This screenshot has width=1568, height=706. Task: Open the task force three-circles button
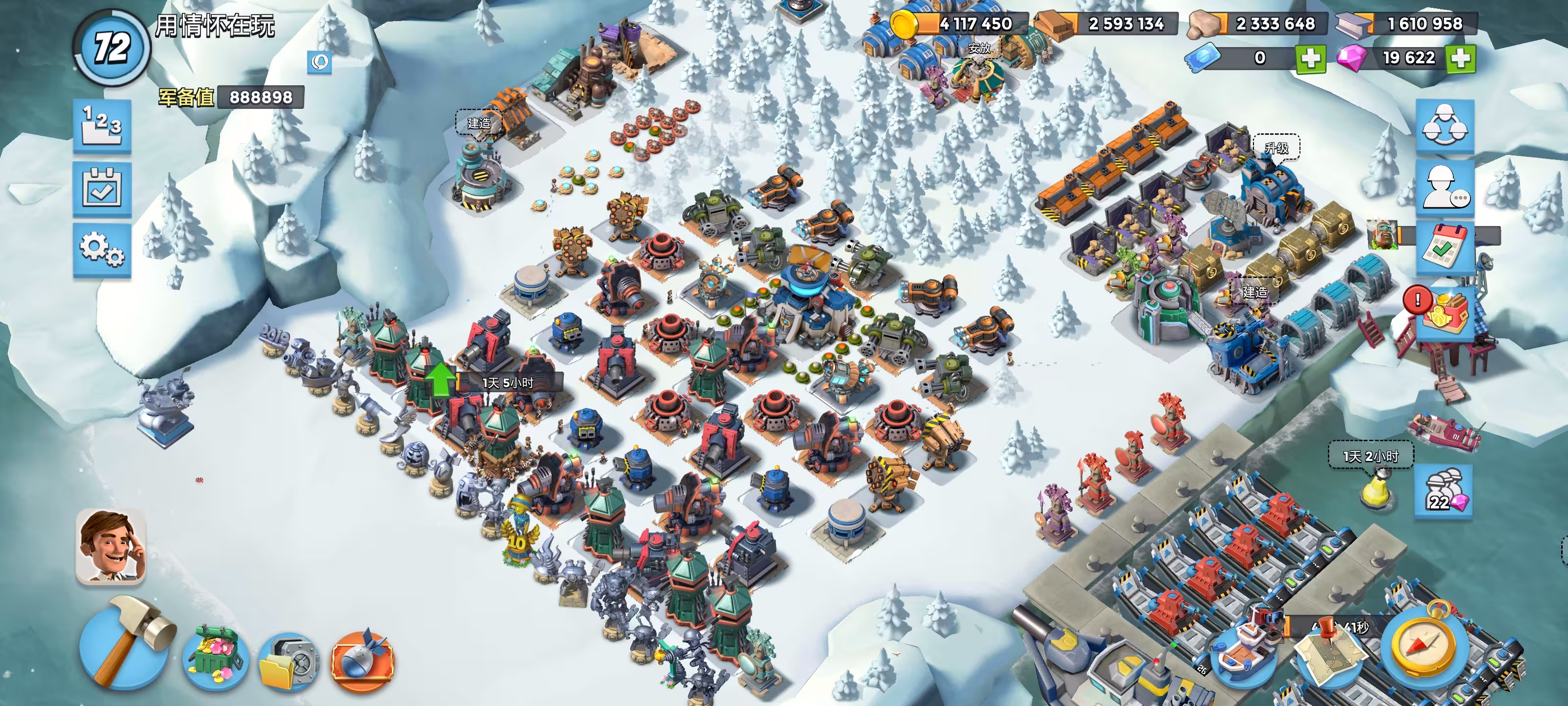[1445, 126]
